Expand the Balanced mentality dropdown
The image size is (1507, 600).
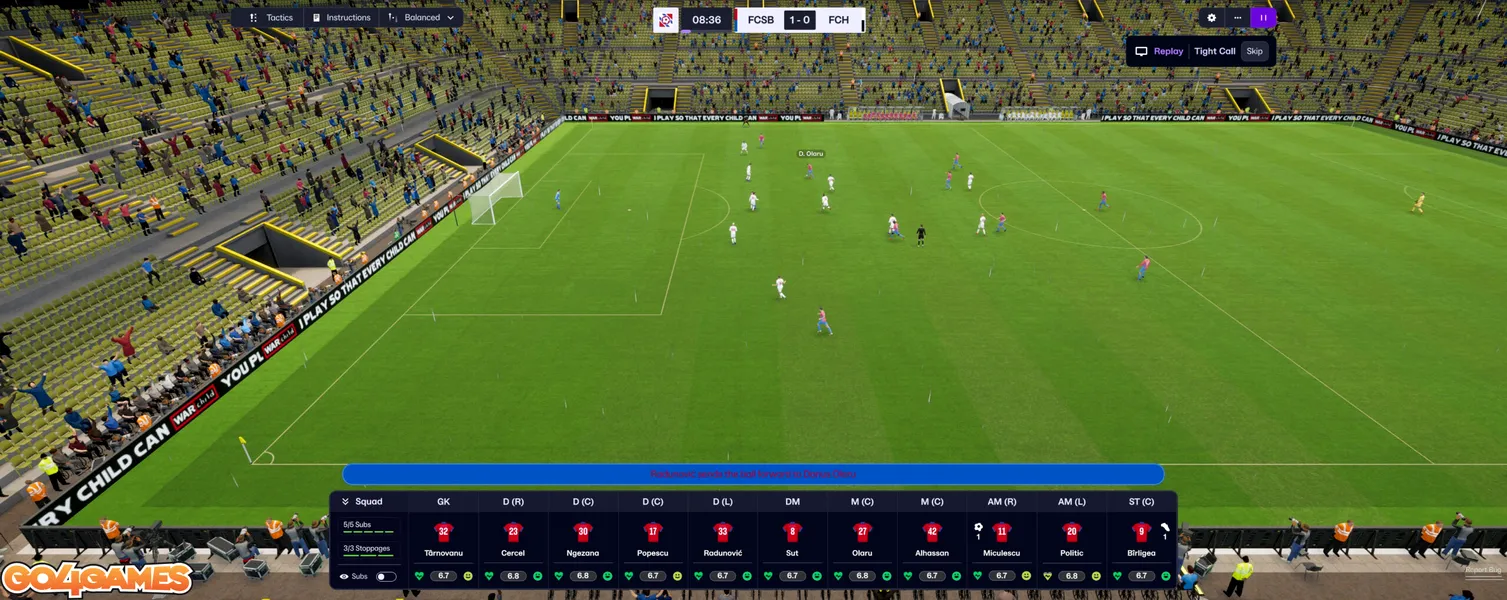[421, 18]
